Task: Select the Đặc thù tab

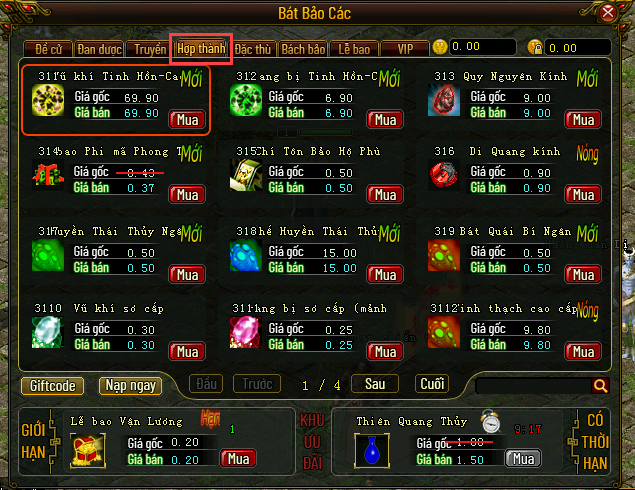Action: 254,48
